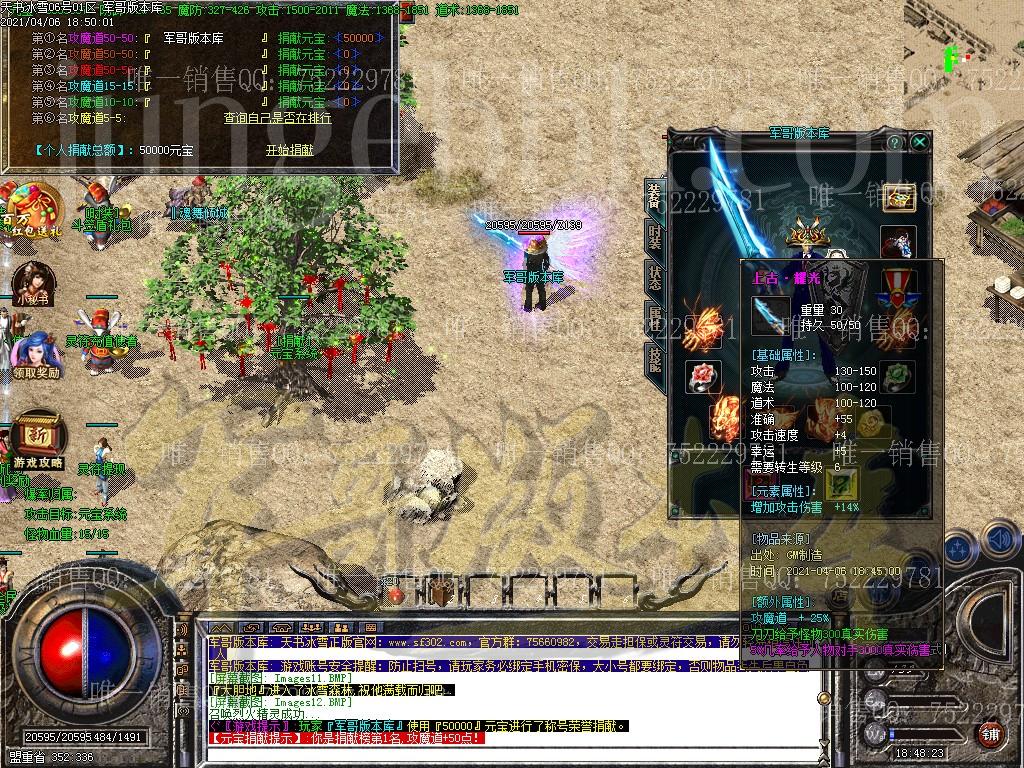Use the red potion in the quick slot

coord(396,594)
